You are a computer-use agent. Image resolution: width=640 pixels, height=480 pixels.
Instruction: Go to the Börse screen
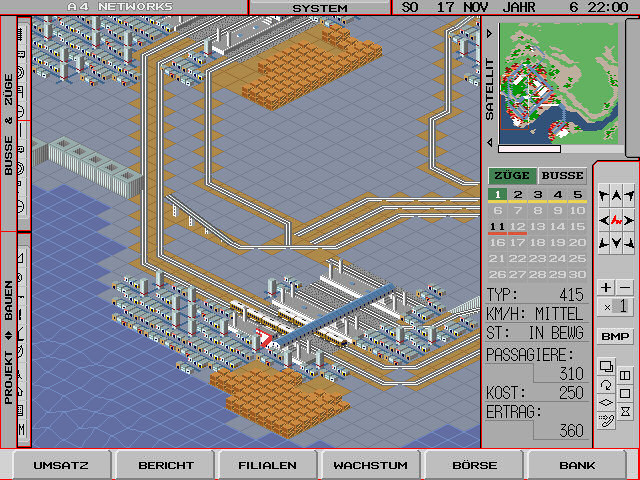[x=474, y=465]
